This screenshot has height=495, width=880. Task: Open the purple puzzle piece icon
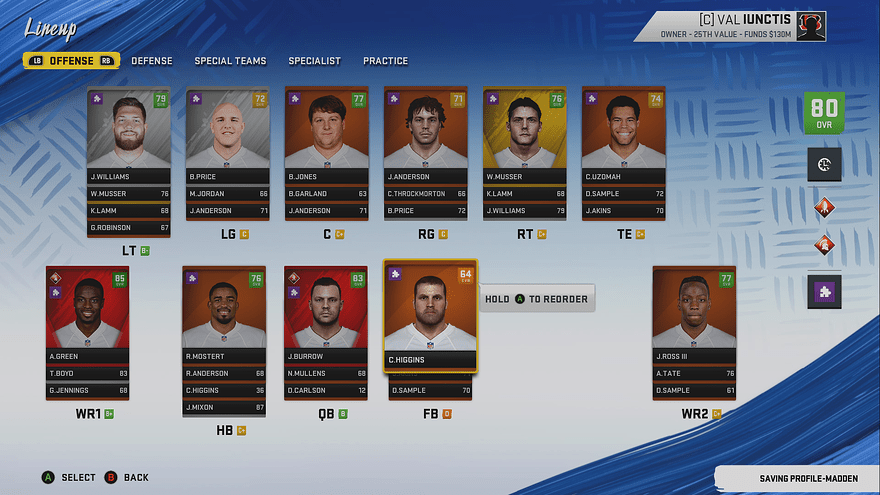824,292
